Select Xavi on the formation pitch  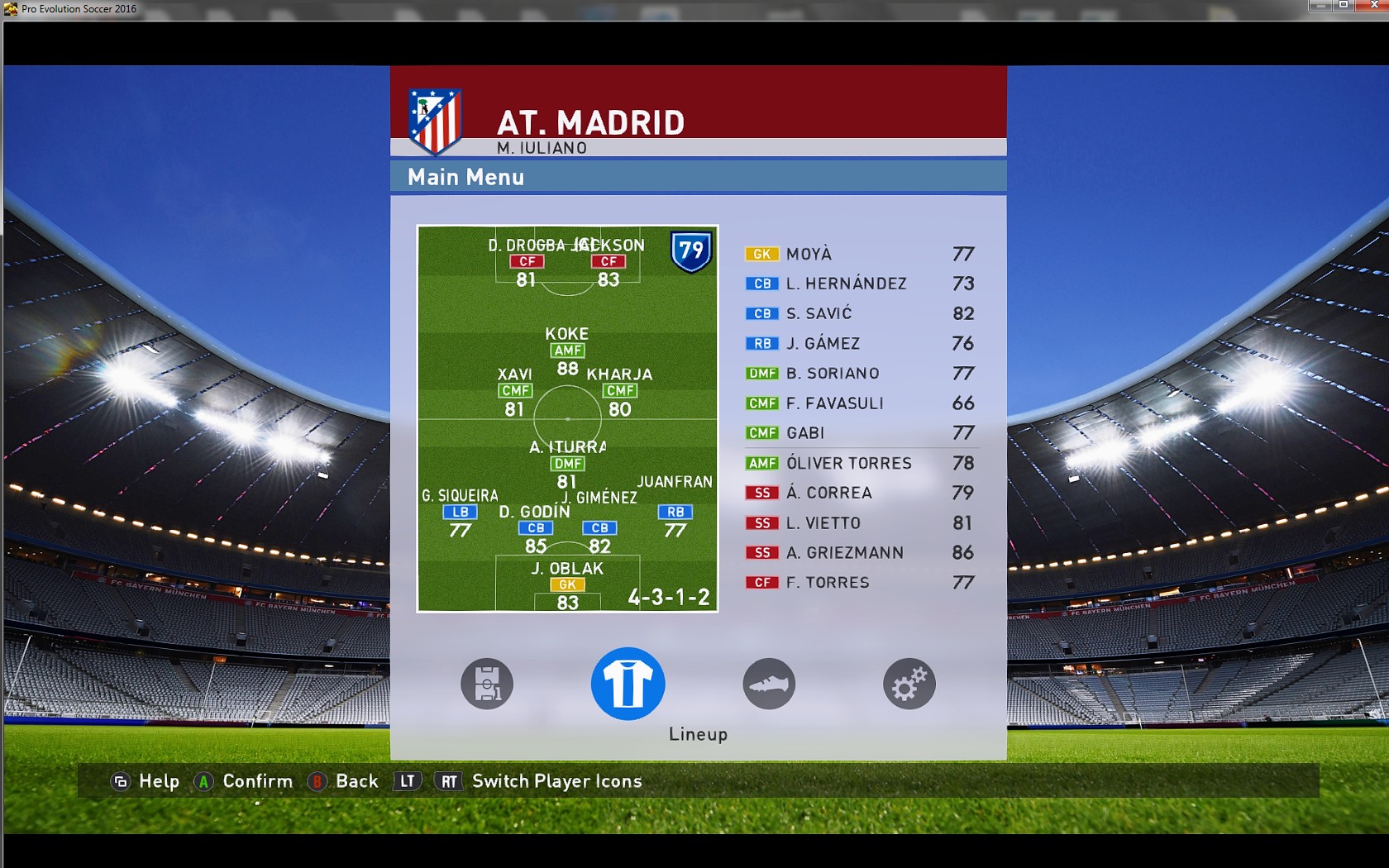pyautogui.click(x=515, y=390)
